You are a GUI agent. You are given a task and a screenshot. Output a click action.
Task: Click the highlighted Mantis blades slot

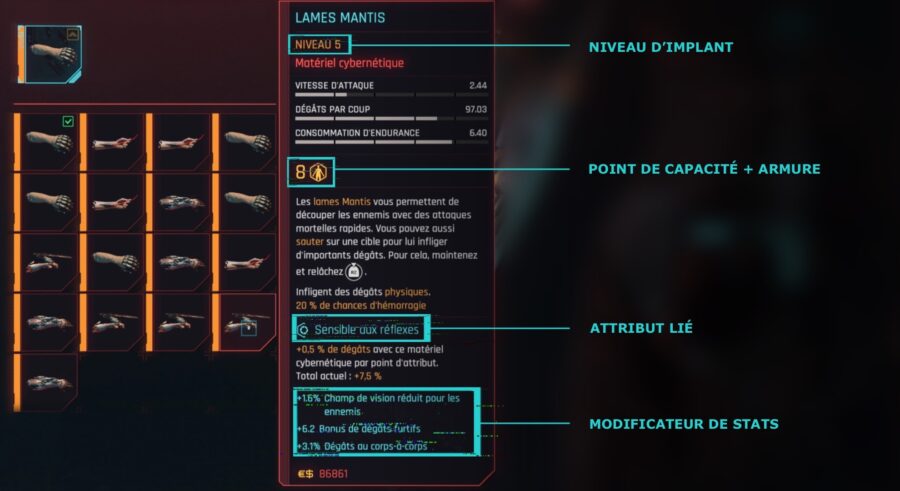pos(246,322)
